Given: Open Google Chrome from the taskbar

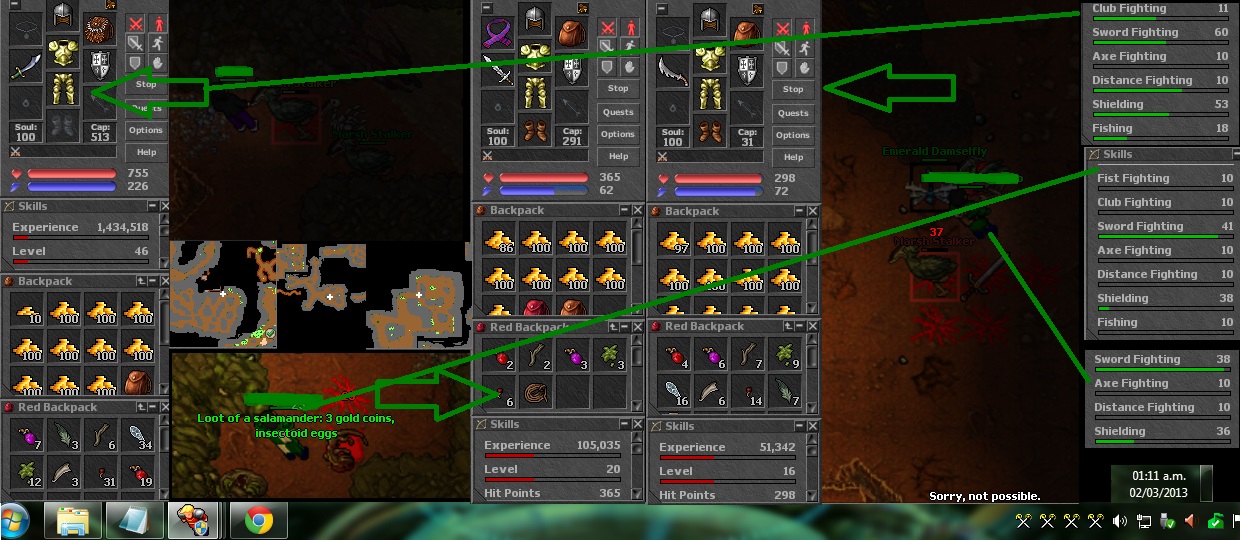Looking at the screenshot, I should 259,521.
